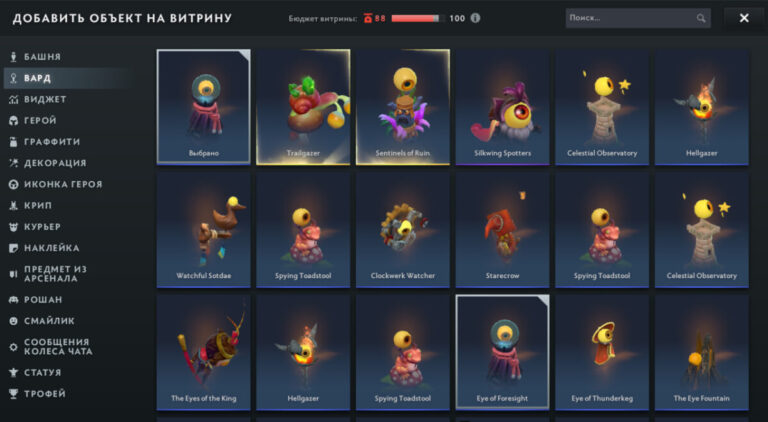The image size is (768, 422).
Task: Choose the Silkwing Spotters ward
Action: tap(502, 107)
